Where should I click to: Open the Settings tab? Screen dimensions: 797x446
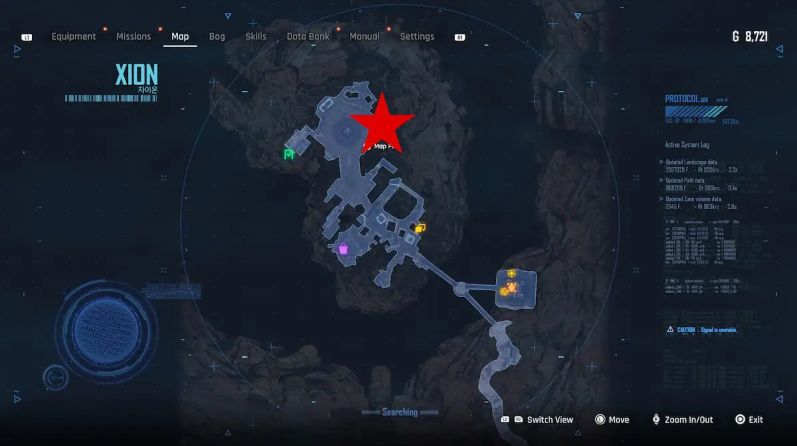coord(417,37)
